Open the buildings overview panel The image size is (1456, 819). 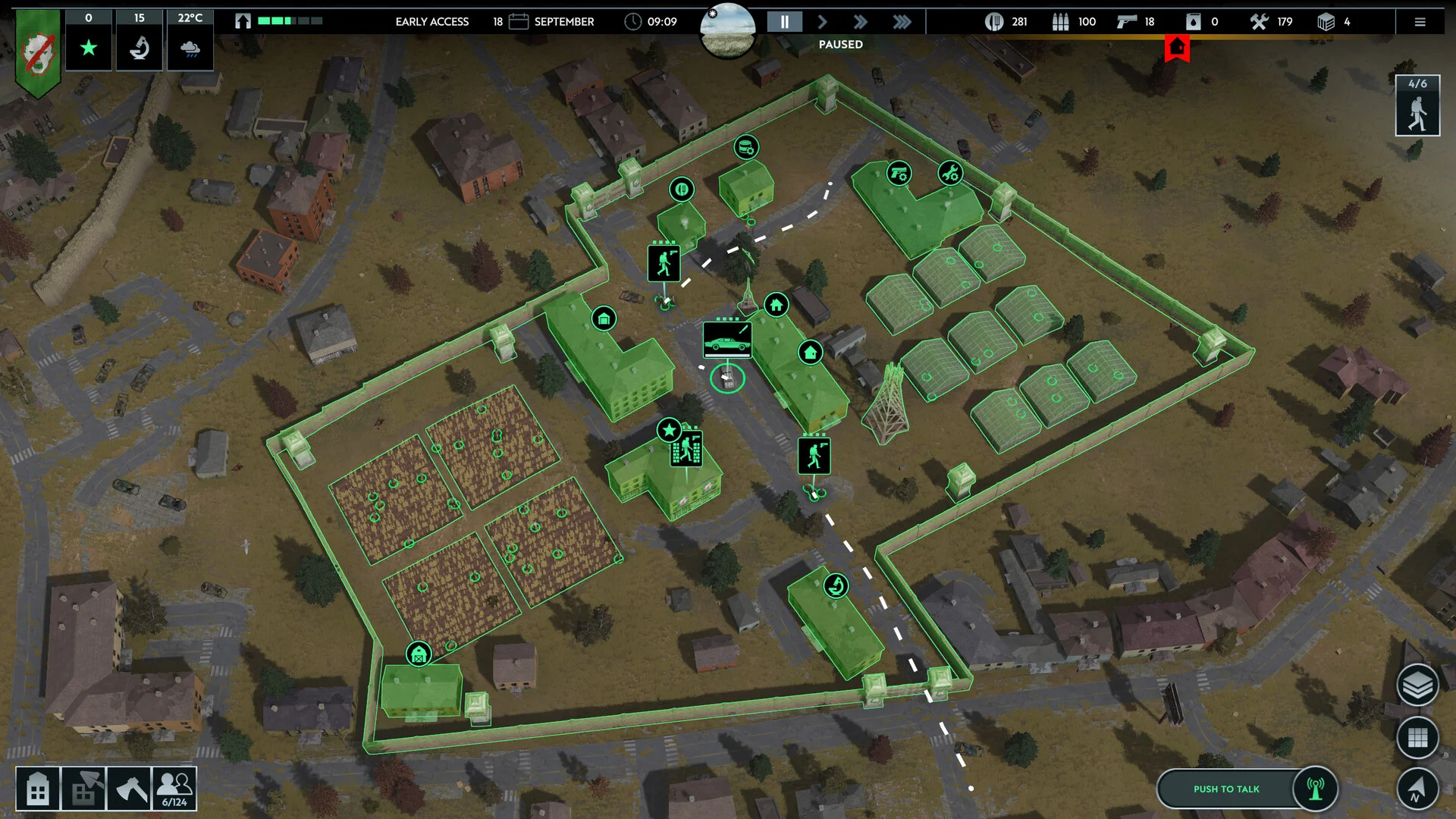click(38, 789)
